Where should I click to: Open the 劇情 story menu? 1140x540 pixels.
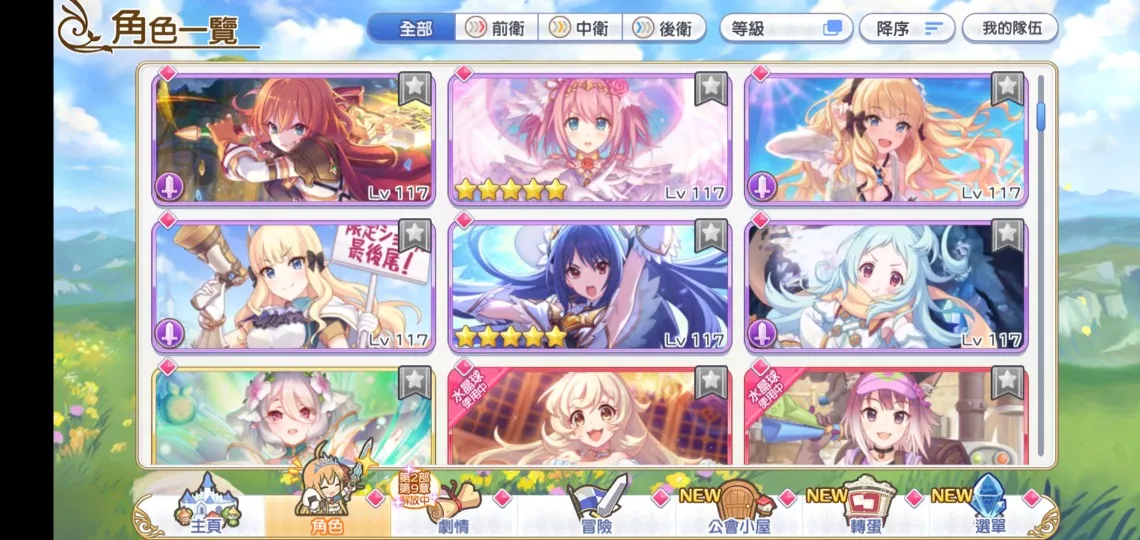tap(452, 508)
